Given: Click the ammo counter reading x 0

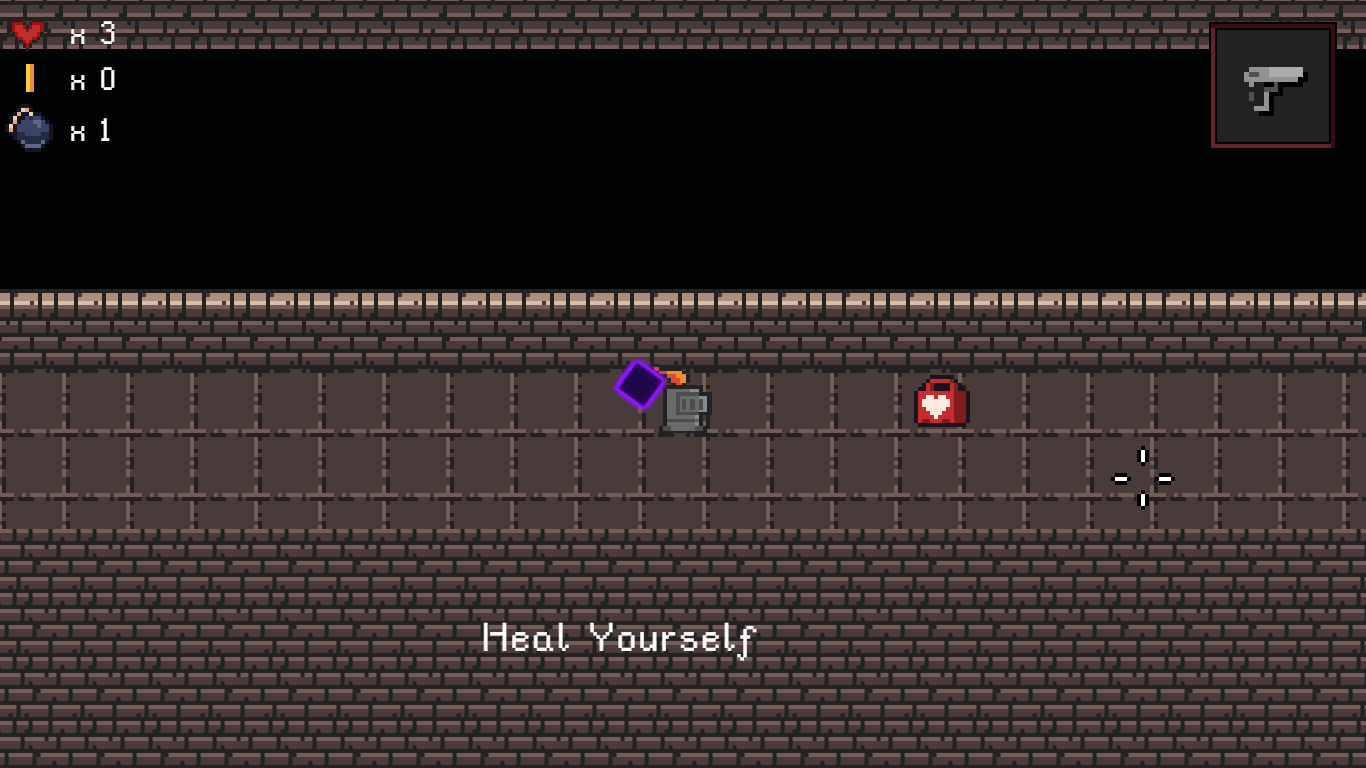Looking at the screenshot, I should click(93, 80).
